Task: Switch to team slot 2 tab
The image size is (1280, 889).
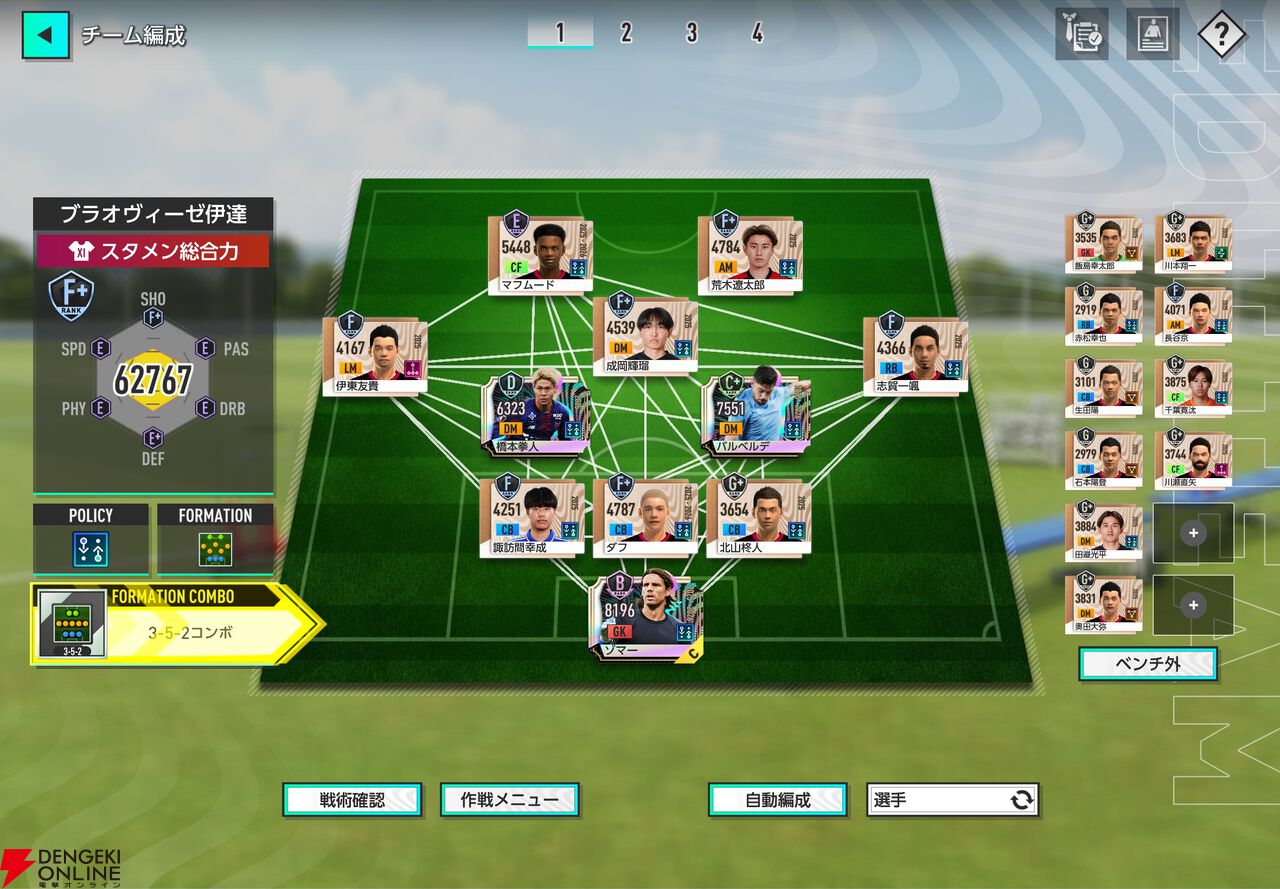Action: point(626,33)
